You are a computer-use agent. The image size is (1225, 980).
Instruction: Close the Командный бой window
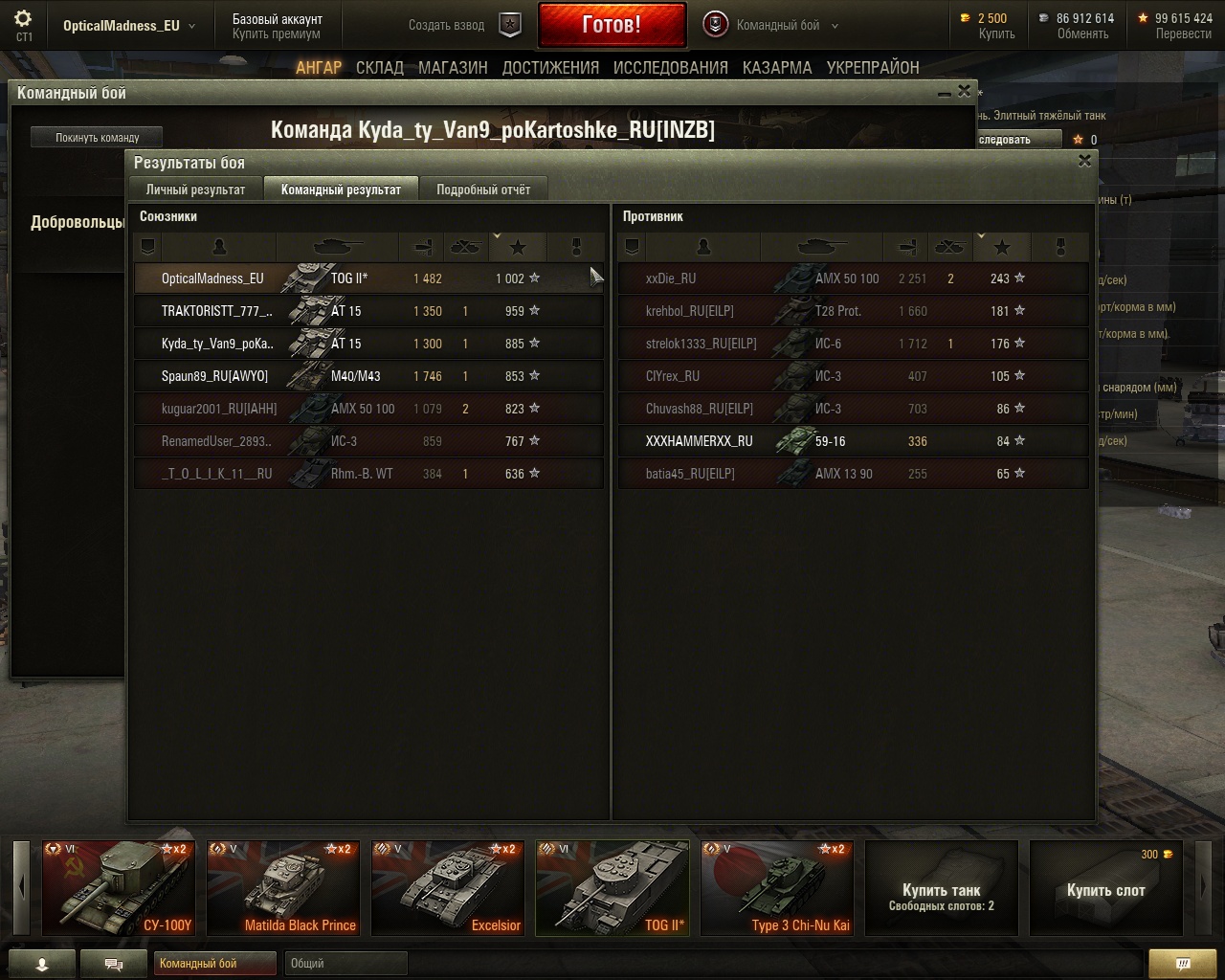tap(964, 91)
